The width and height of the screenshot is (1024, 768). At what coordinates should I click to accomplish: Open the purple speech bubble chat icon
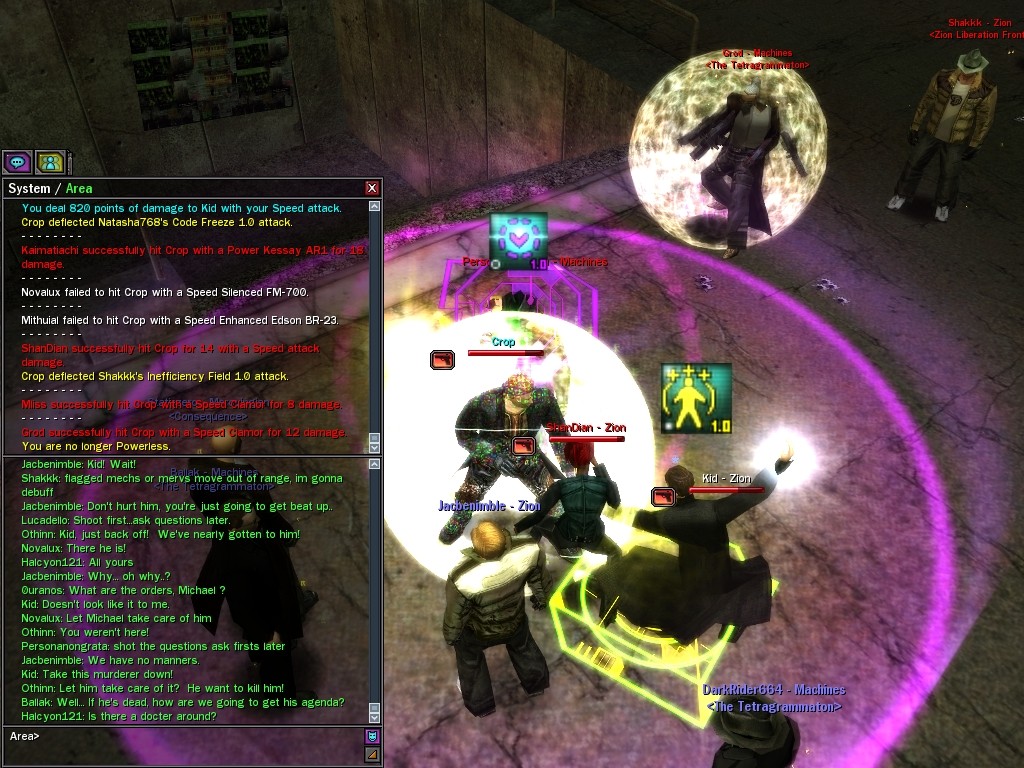pyautogui.click(x=17, y=161)
